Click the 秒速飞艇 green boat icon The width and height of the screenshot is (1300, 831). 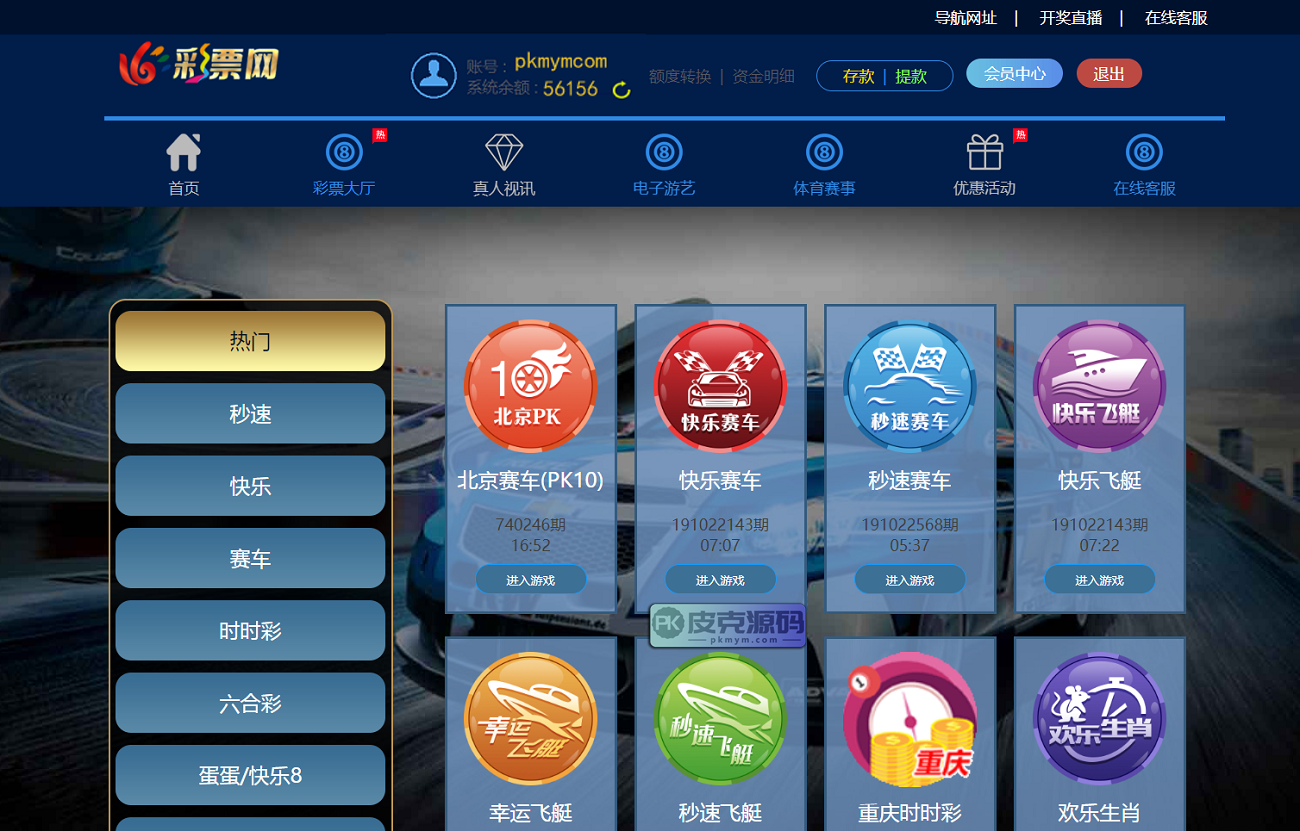click(x=720, y=720)
